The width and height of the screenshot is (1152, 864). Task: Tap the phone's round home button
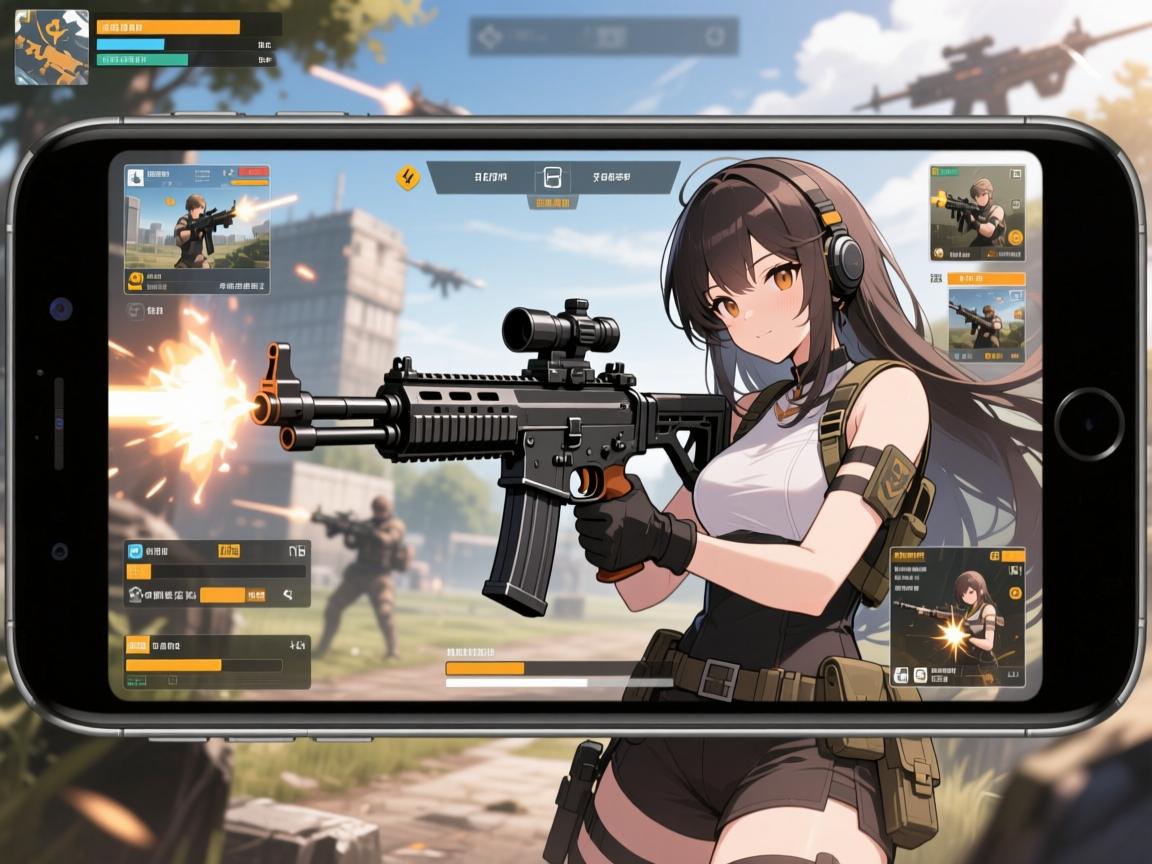pos(1089,417)
